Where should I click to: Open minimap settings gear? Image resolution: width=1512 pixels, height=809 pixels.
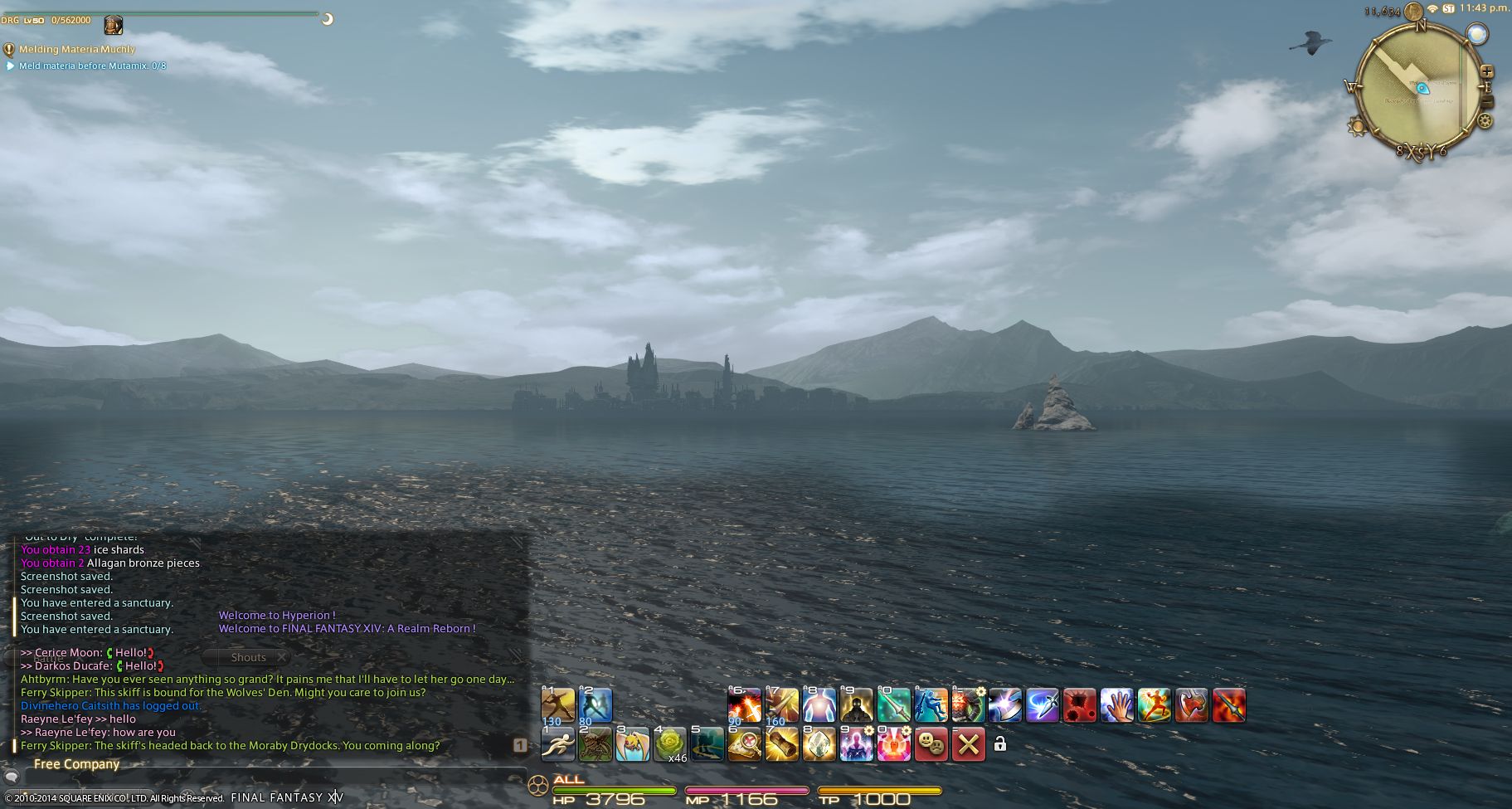1485,121
